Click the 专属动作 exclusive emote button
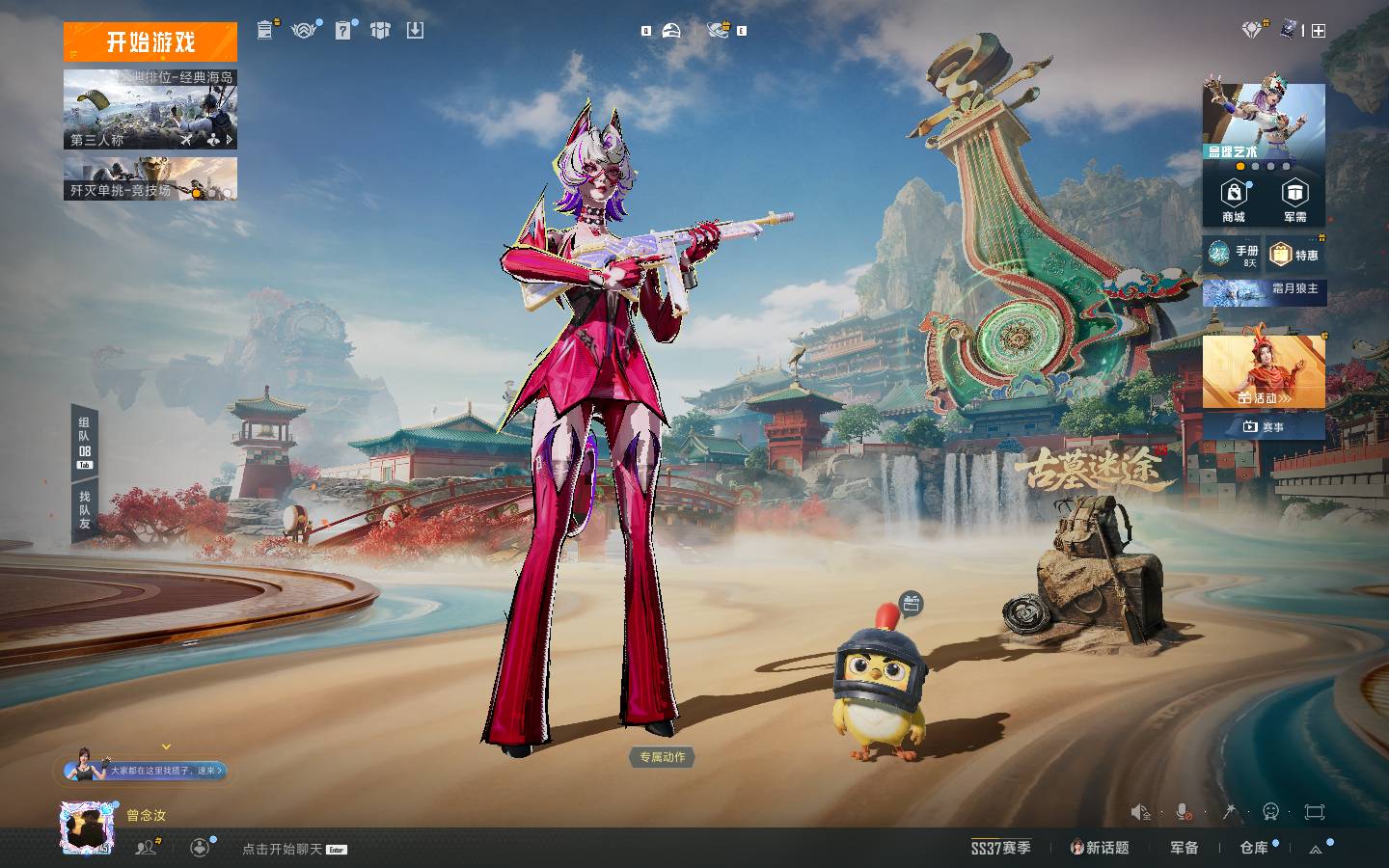Viewport: 1389px width, 868px height. [x=662, y=757]
